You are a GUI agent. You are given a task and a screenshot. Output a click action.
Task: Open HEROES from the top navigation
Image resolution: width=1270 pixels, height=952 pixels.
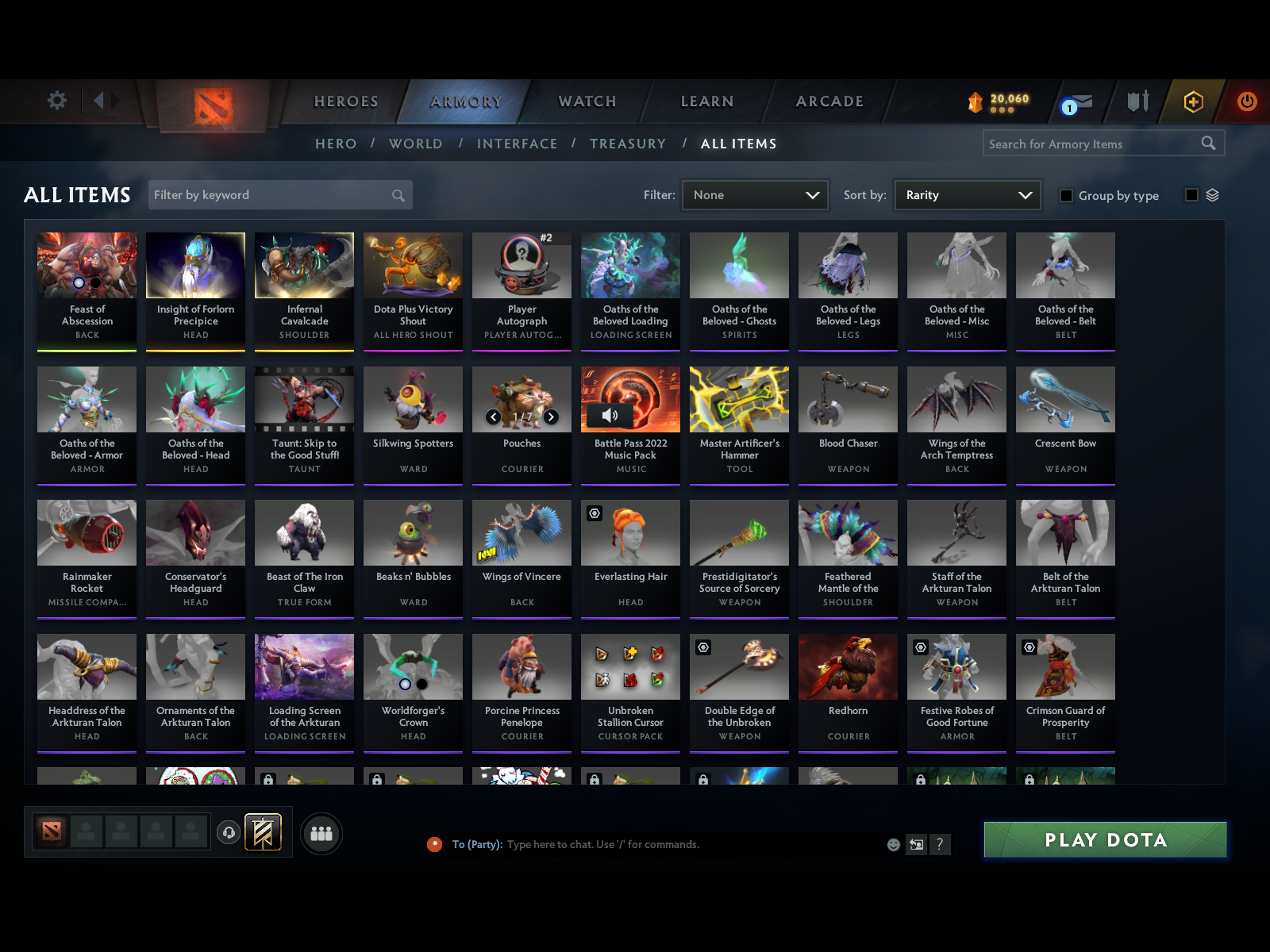point(346,102)
